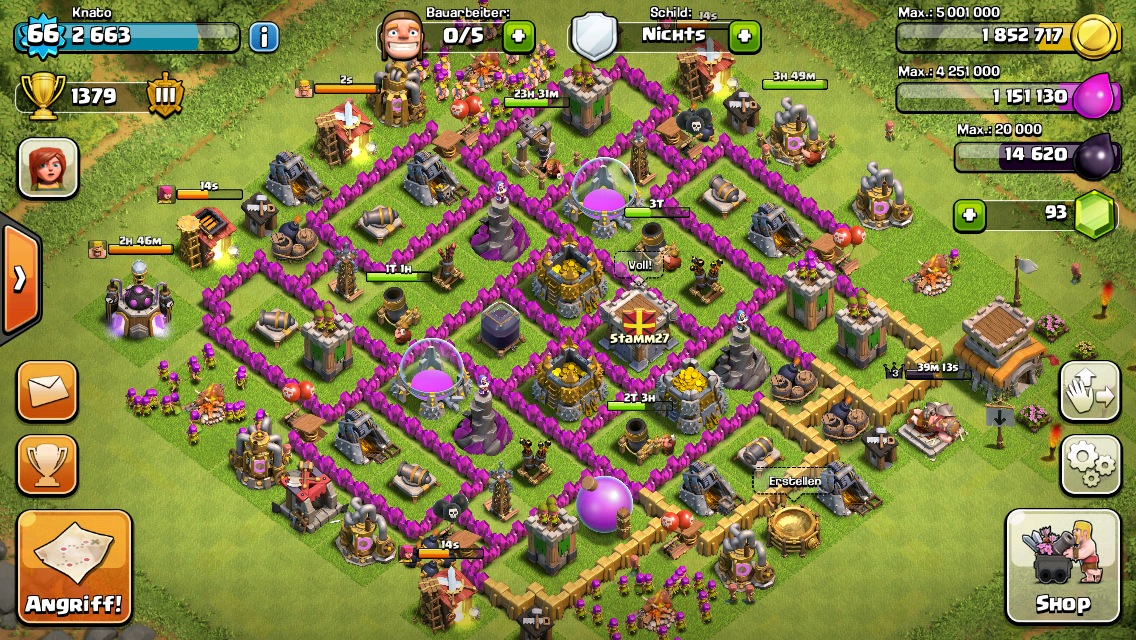This screenshot has width=1136, height=640.
Task: Expand the orange side arrow tab
Action: pyautogui.click(x=19, y=278)
